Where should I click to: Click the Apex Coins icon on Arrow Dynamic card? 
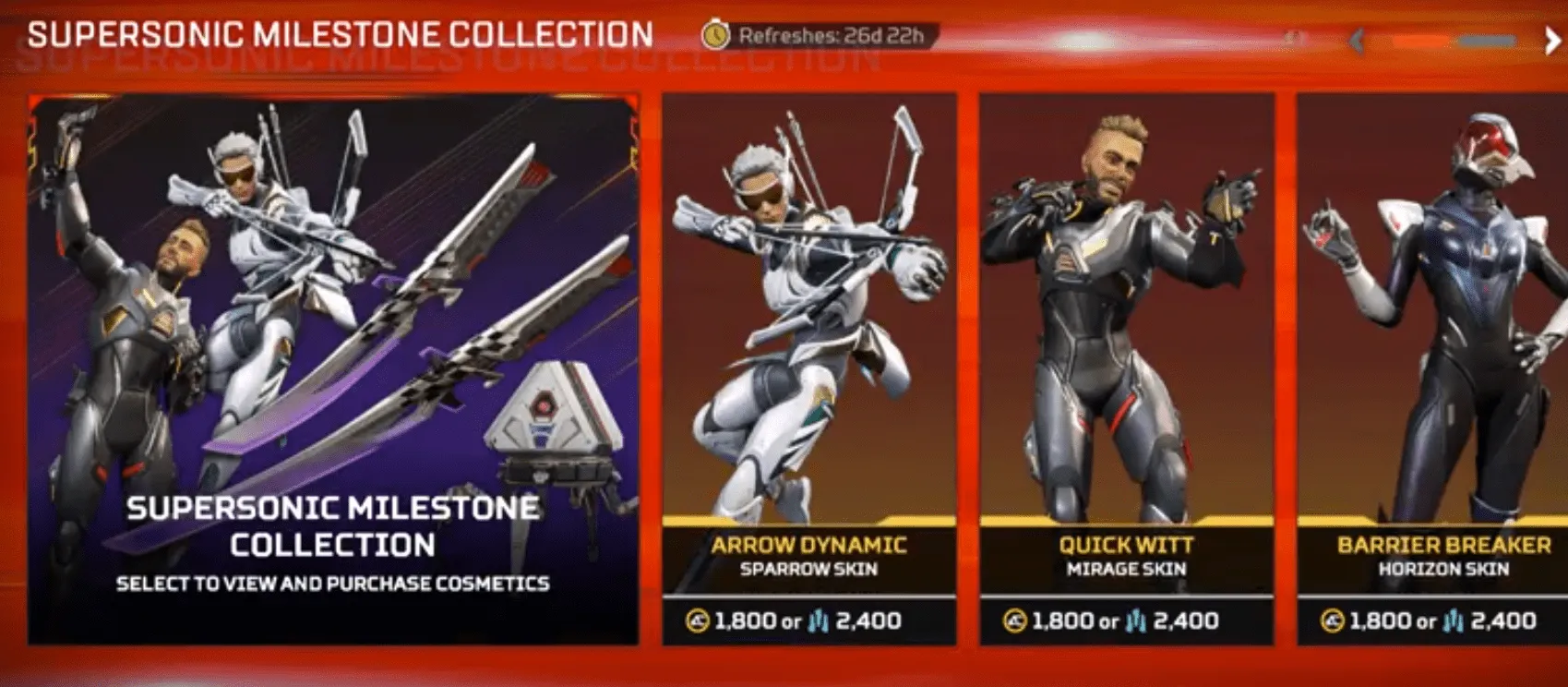point(697,621)
